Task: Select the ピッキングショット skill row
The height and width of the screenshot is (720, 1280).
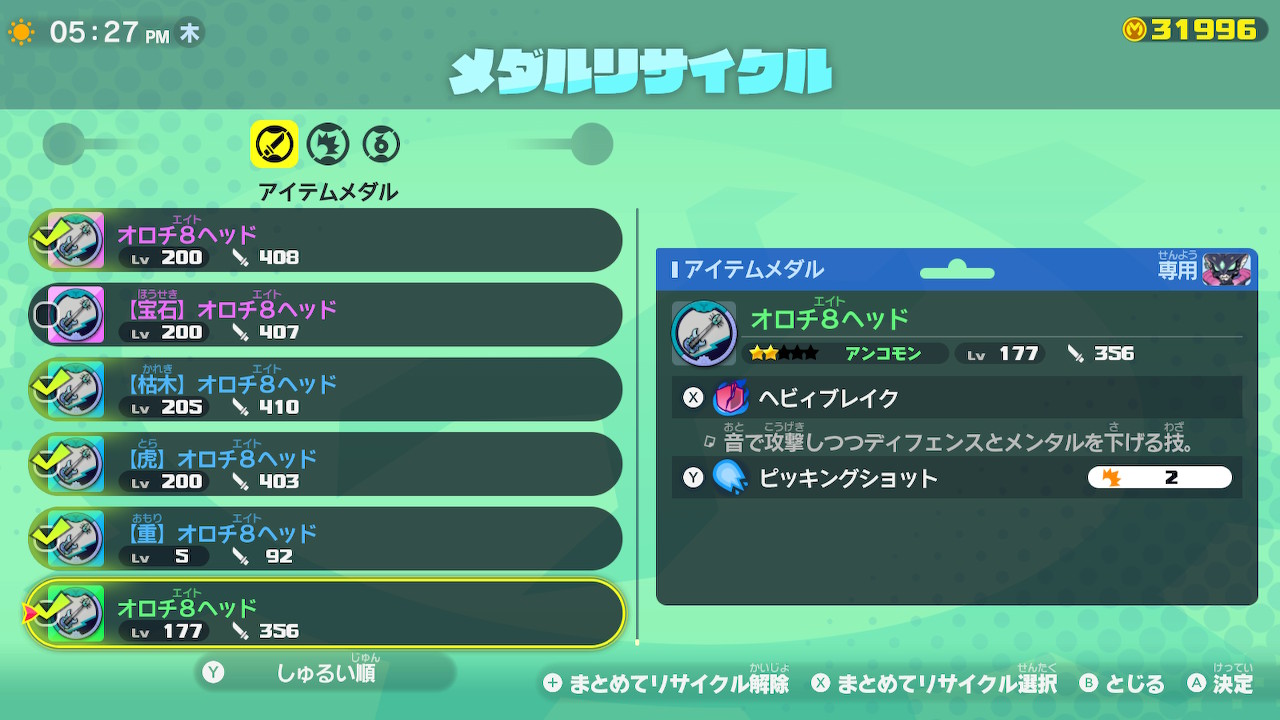Action: (x=956, y=478)
